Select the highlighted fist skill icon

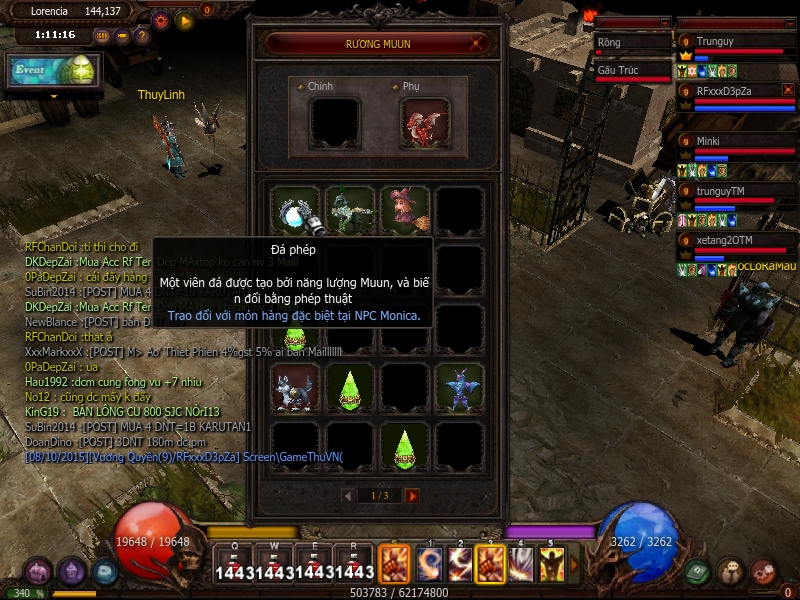pos(490,564)
